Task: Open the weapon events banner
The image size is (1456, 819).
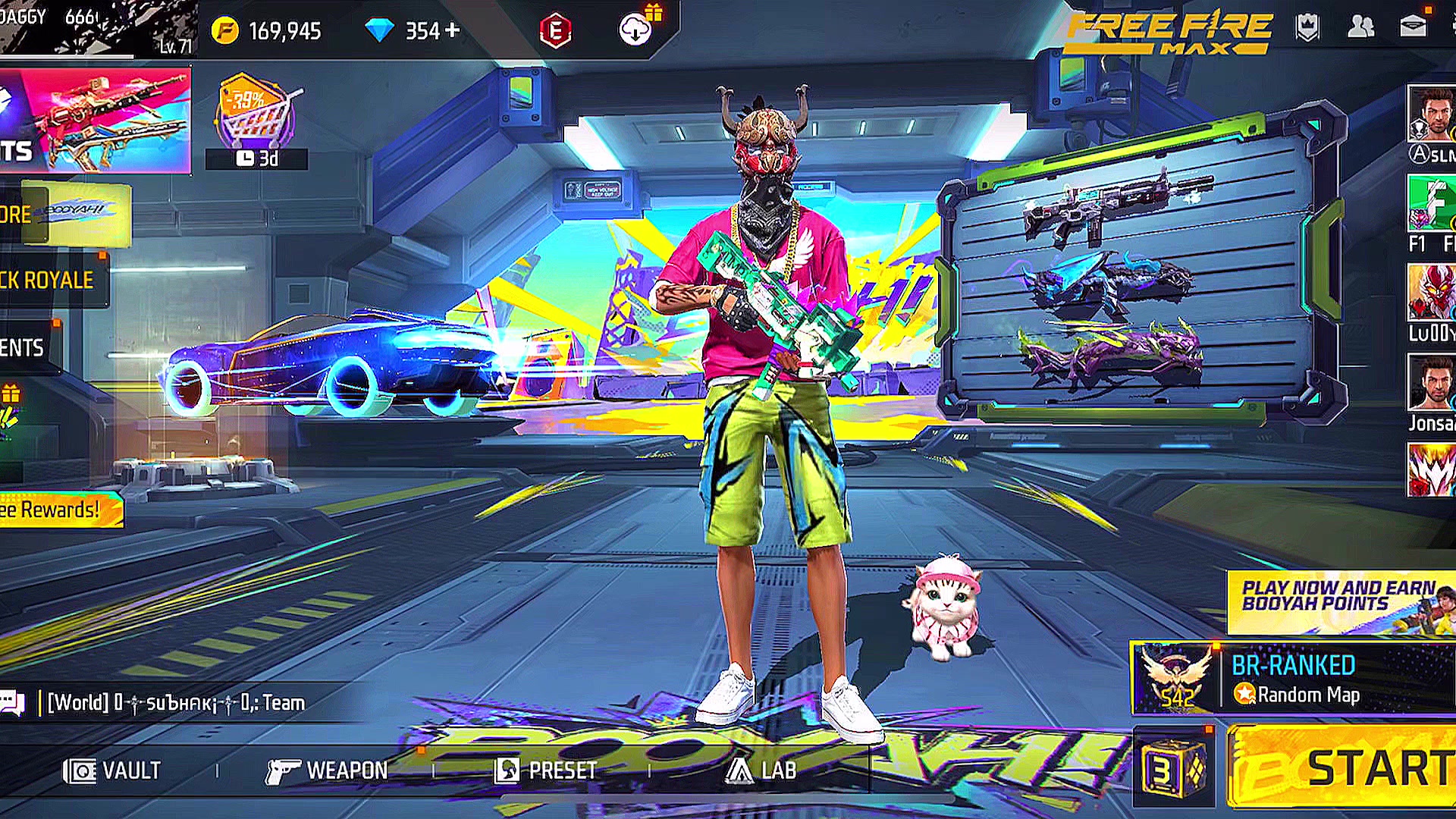Action: click(95, 120)
